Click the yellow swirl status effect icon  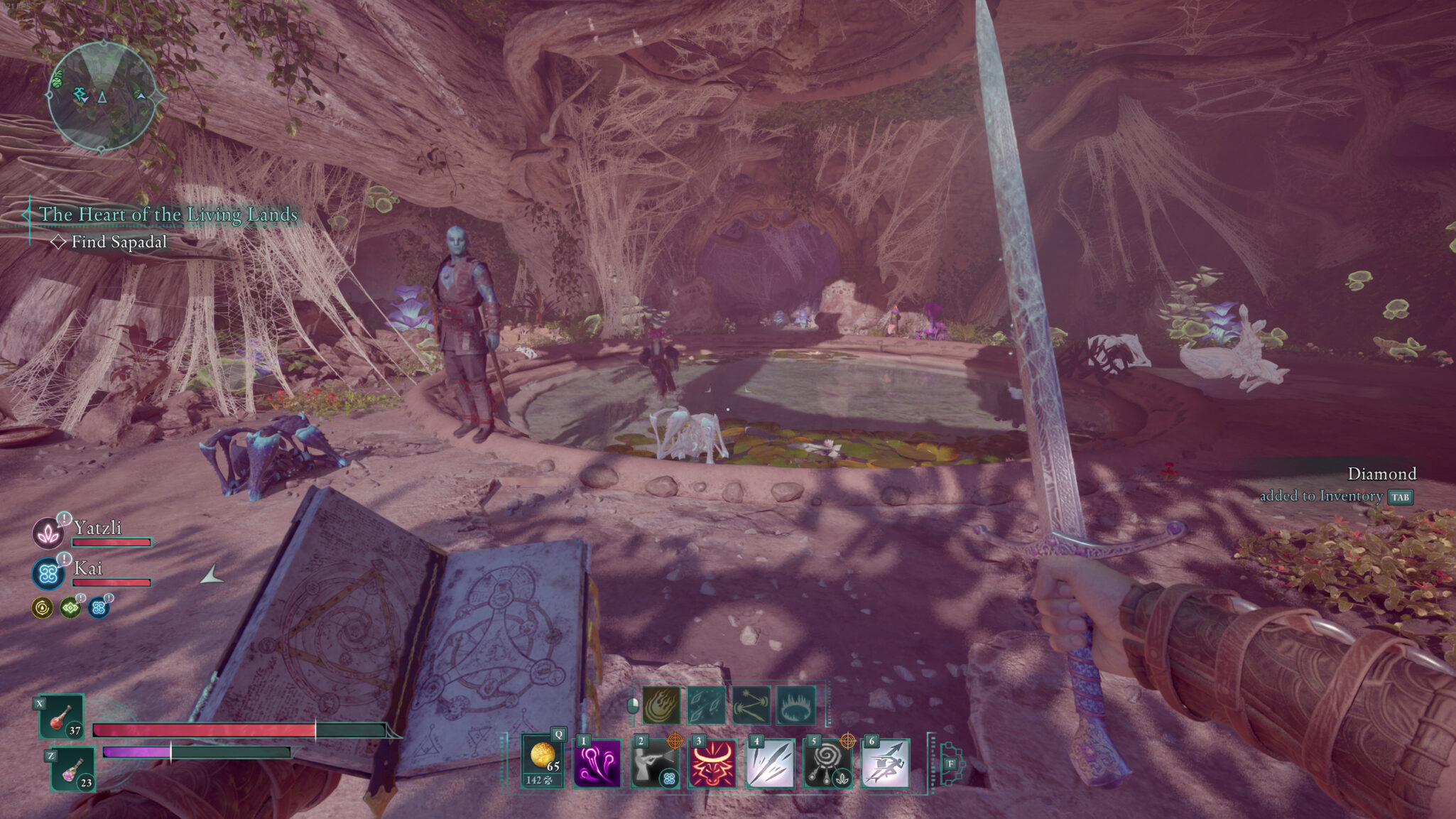tap(43, 608)
